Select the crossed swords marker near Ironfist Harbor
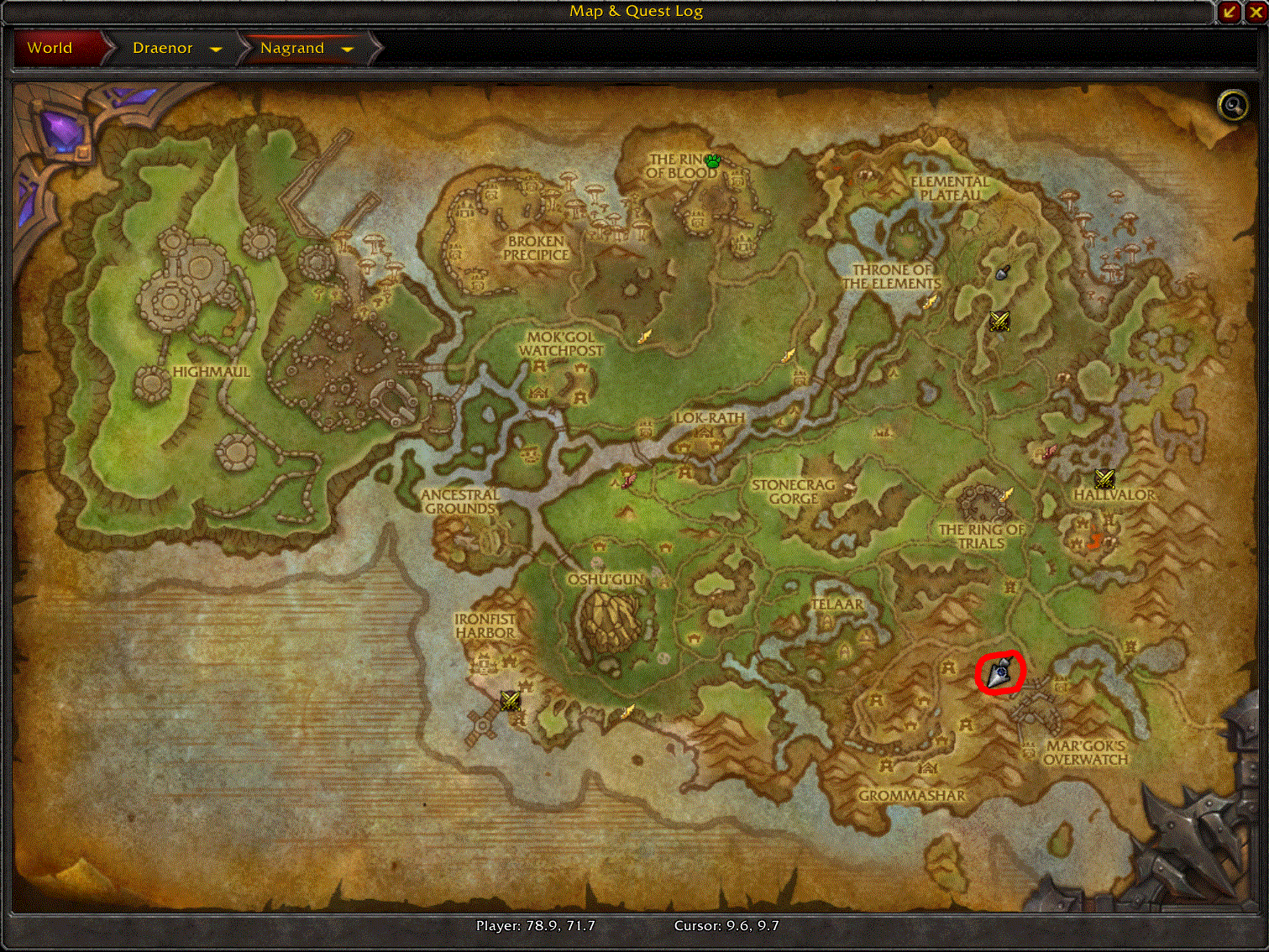This screenshot has width=1269, height=952. point(510,700)
